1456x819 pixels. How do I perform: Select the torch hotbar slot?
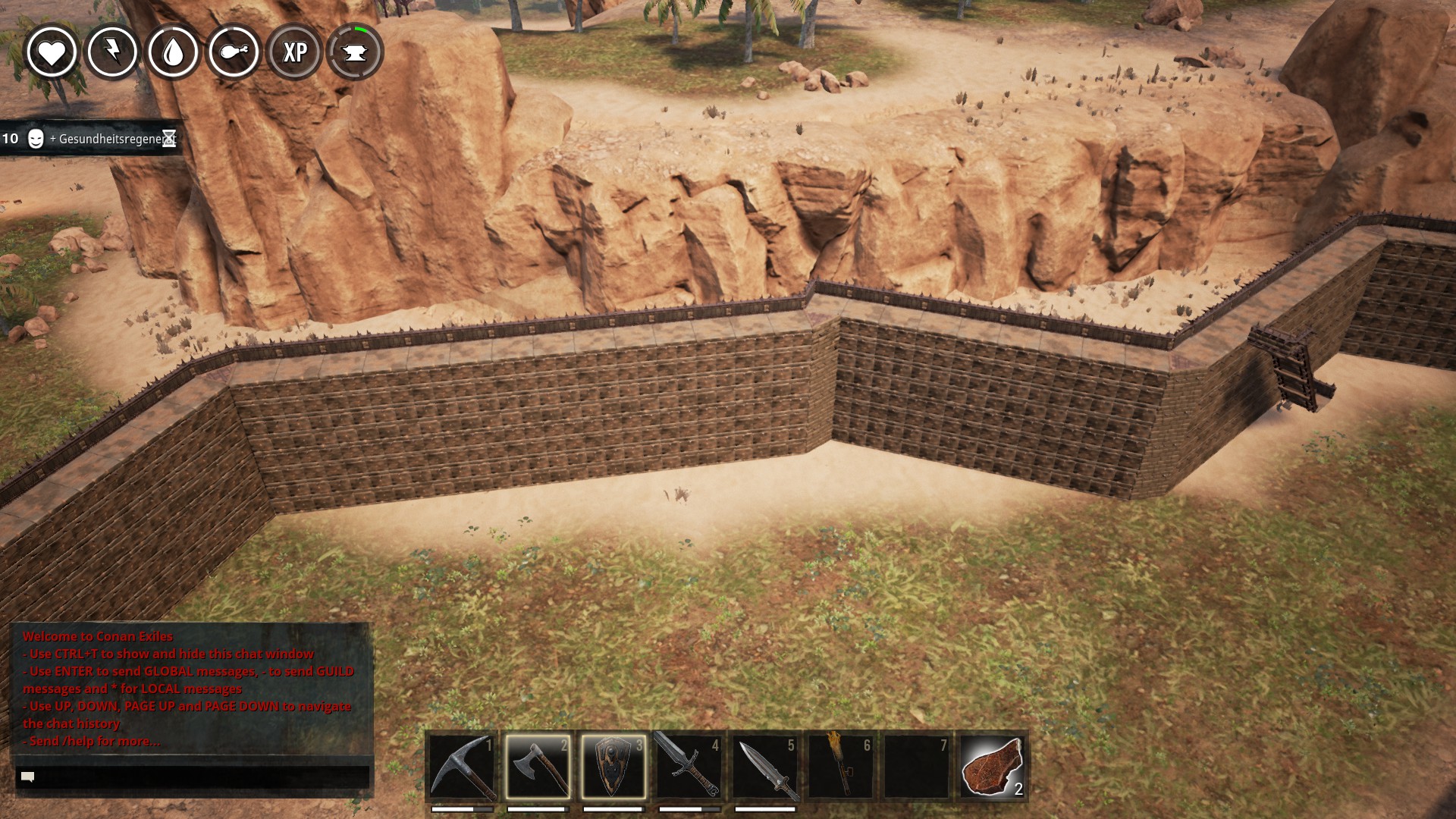[x=841, y=767]
